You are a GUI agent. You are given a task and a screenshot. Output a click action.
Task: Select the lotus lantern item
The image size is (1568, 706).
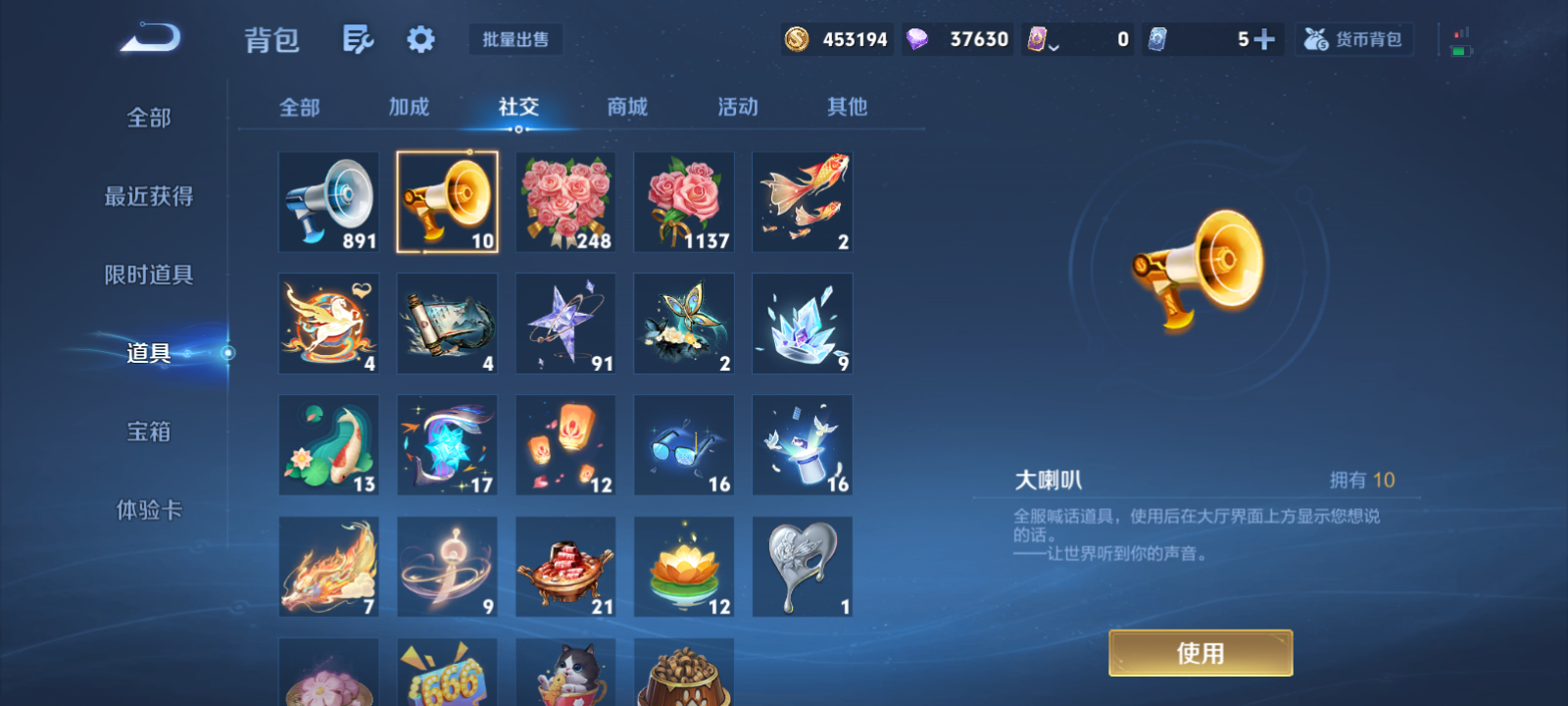pyautogui.click(x=684, y=566)
